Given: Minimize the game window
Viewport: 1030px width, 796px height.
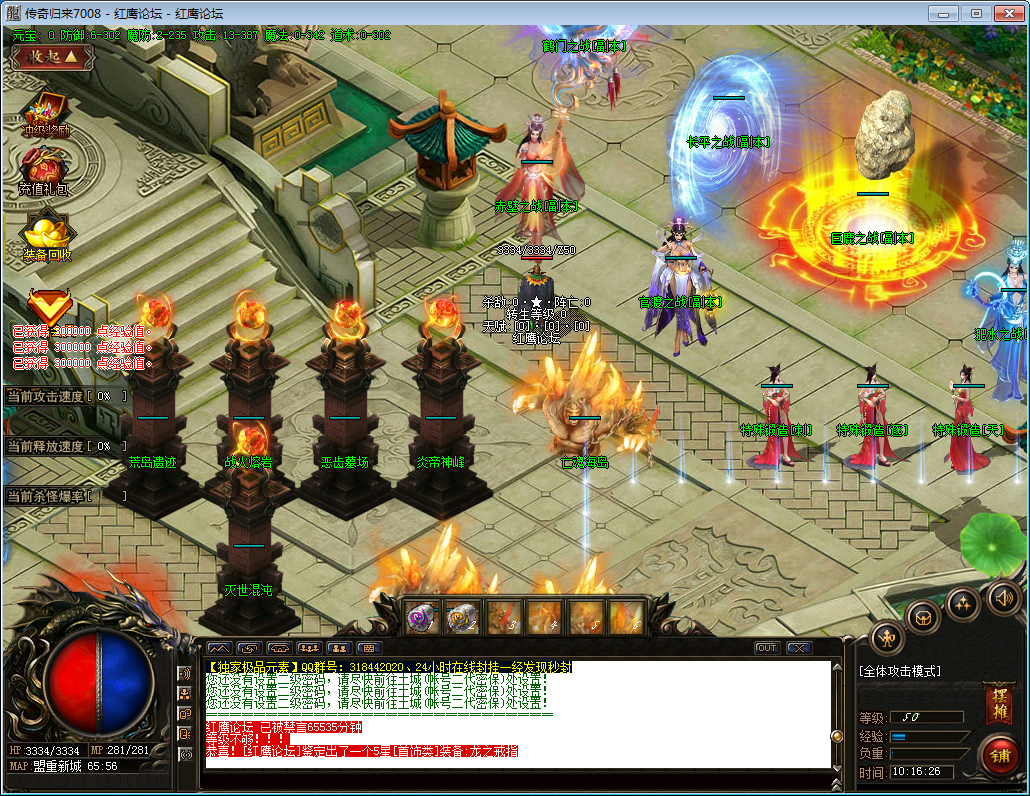Looking at the screenshot, I should click(943, 13).
